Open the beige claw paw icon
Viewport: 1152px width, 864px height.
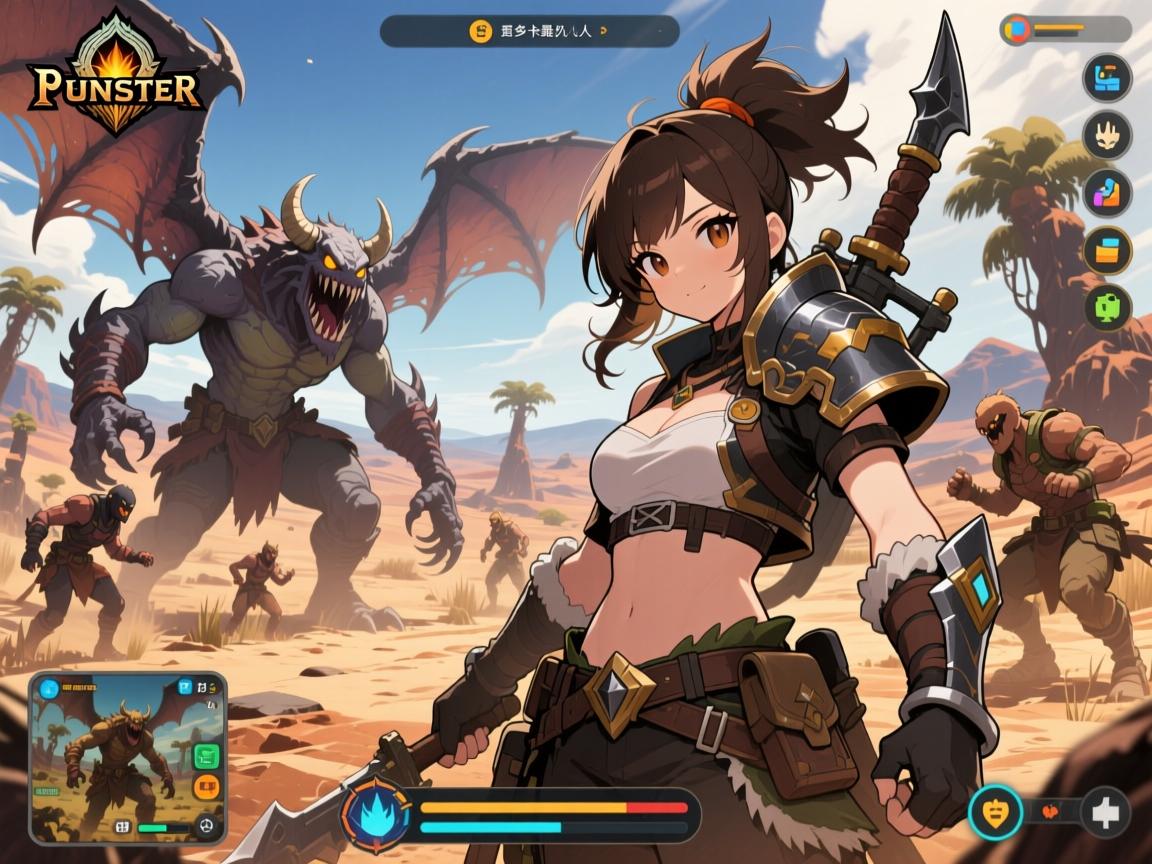coord(1107,134)
